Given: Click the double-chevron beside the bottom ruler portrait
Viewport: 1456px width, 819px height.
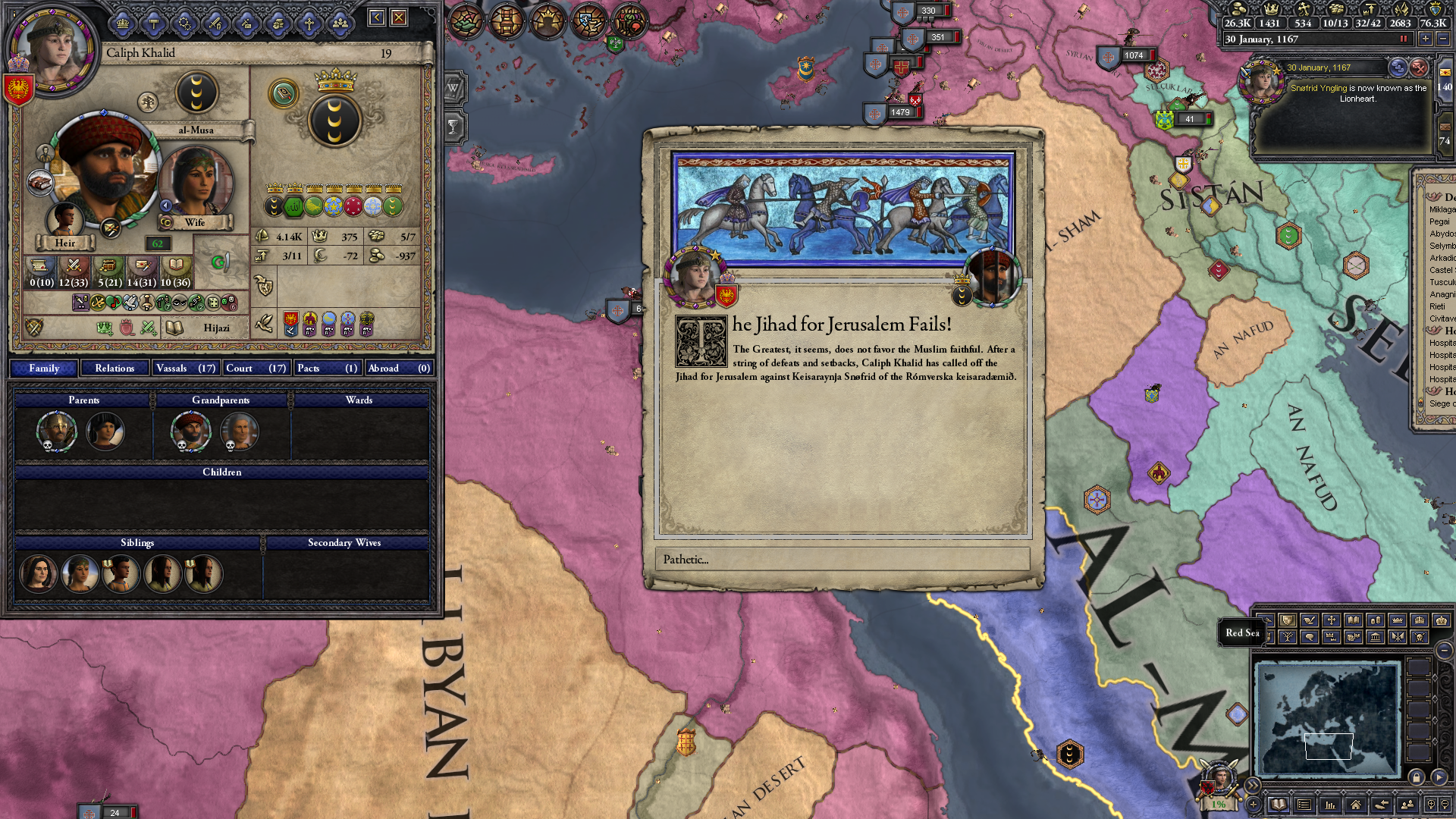Looking at the screenshot, I should coord(1252,784).
